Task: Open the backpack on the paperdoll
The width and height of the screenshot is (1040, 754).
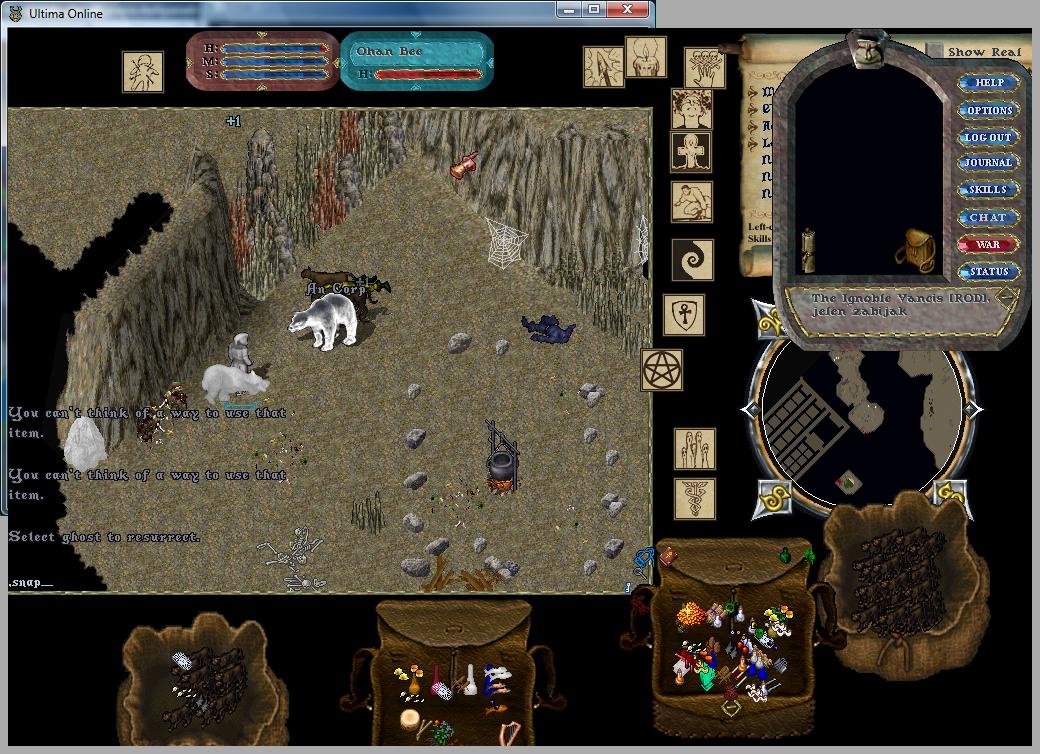Action: point(912,248)
